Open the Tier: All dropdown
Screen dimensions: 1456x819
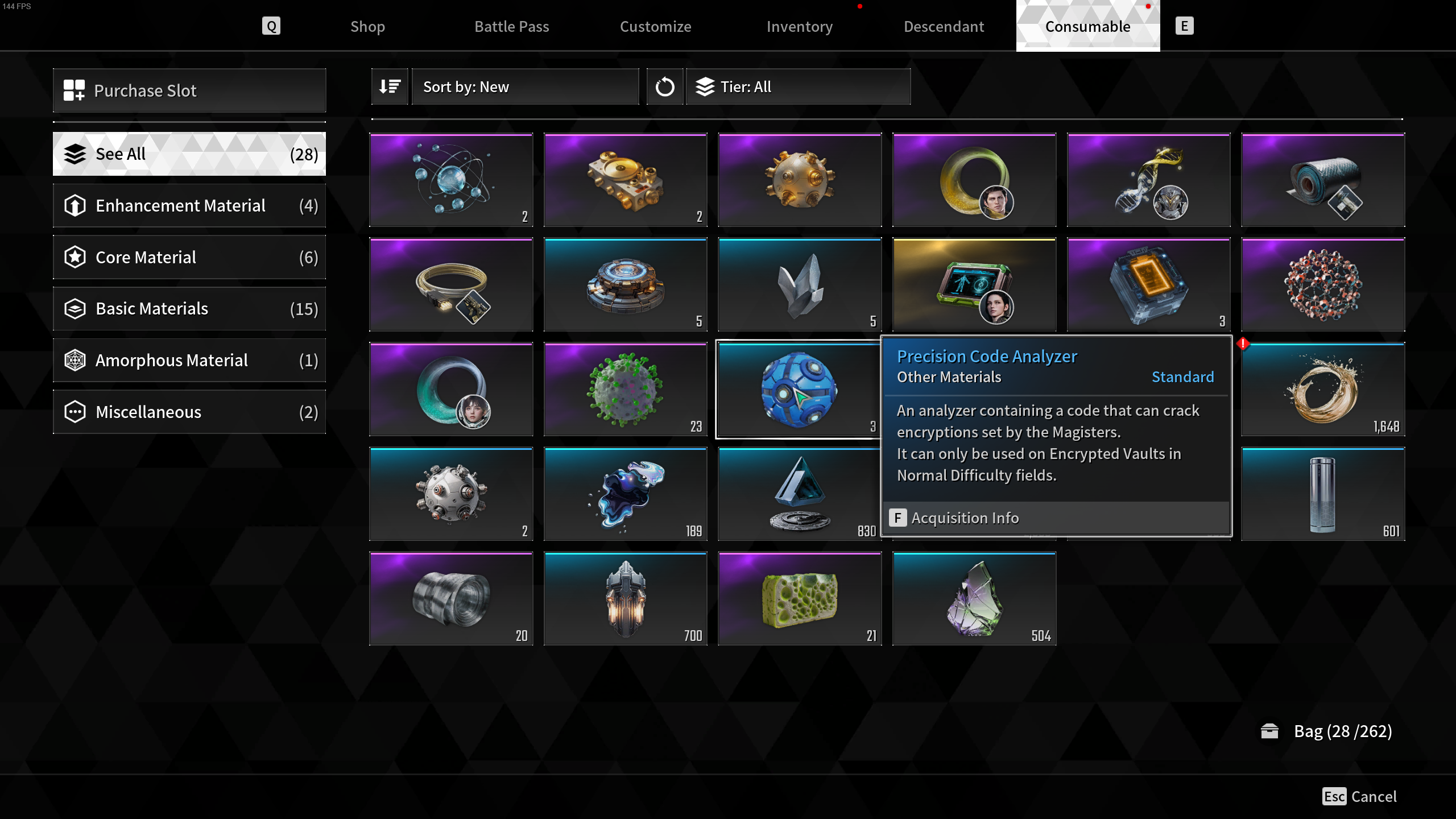[798, 86]
